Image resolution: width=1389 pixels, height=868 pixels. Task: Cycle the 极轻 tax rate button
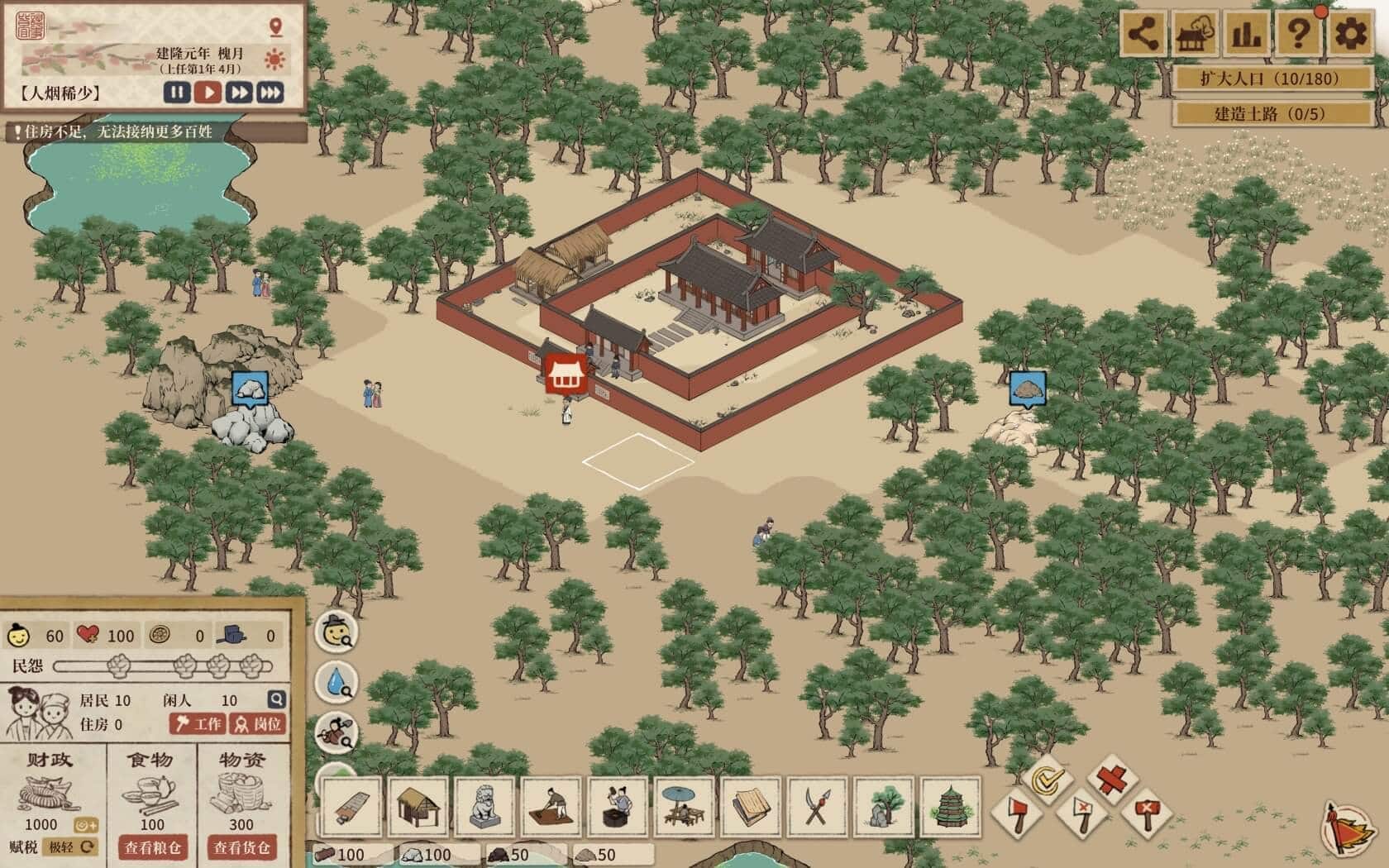pos(72,847)
